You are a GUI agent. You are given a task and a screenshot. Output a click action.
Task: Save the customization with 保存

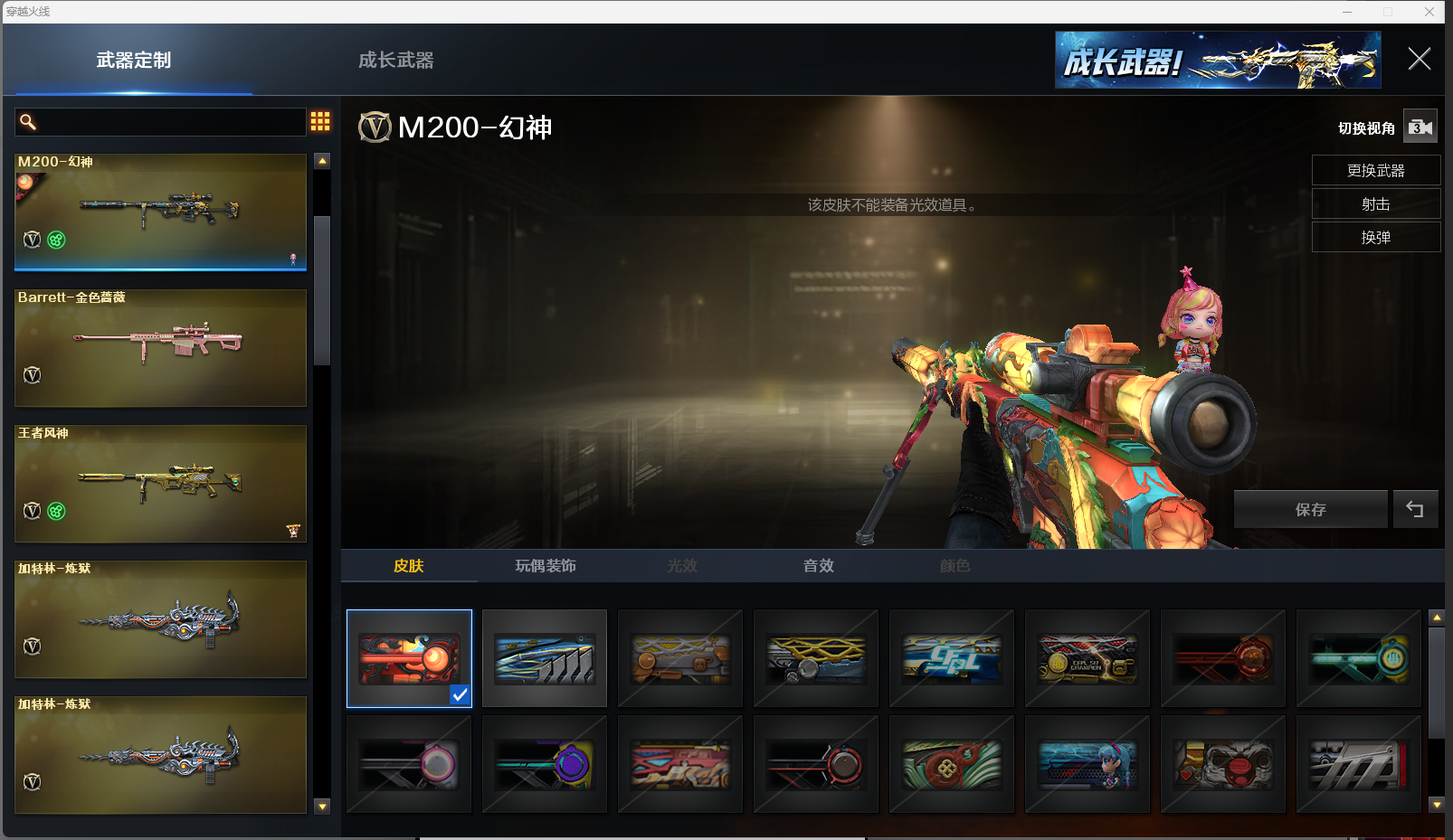[1310, 510]
